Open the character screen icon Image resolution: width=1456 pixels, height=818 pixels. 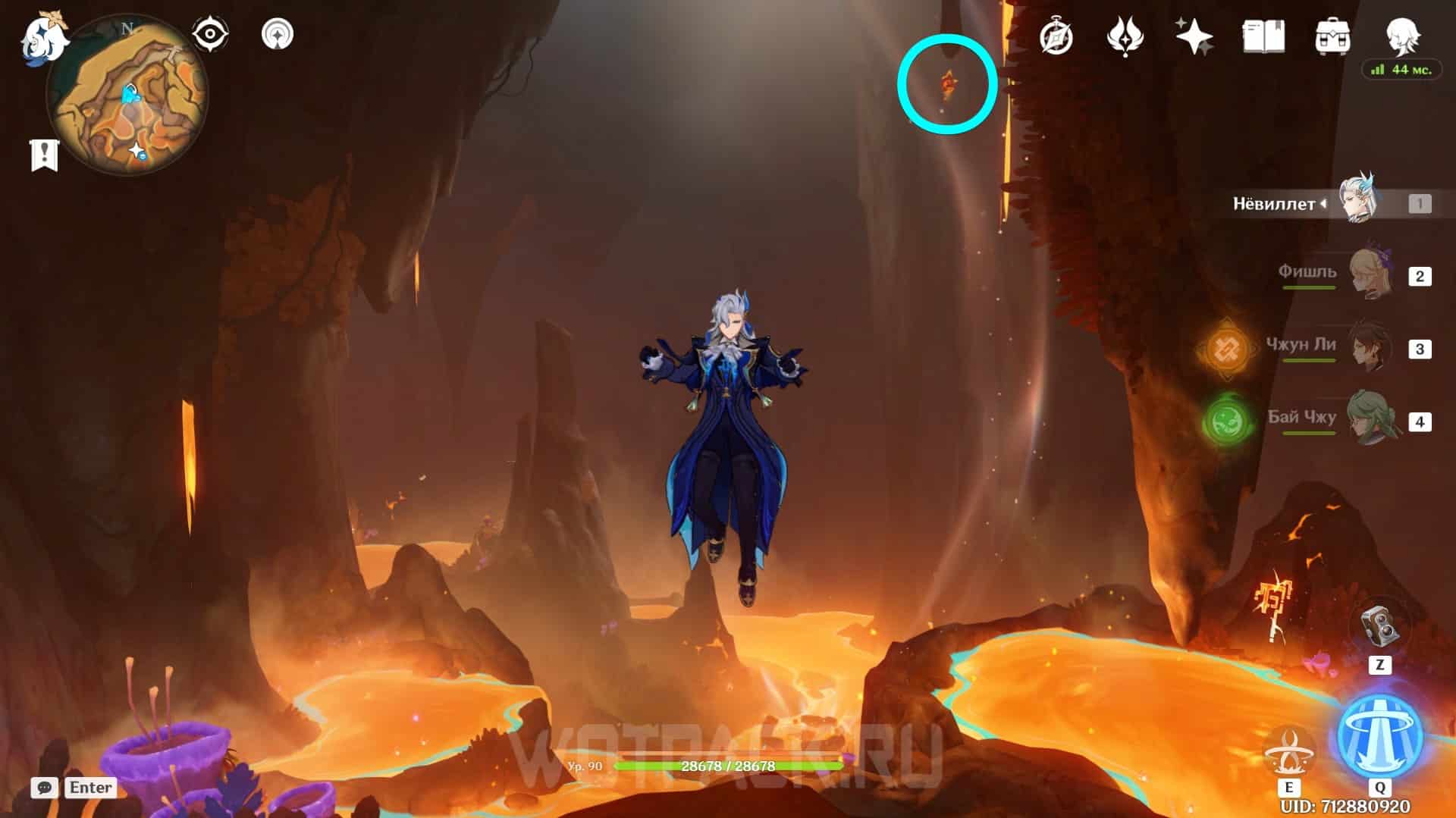click(1401, 35)
